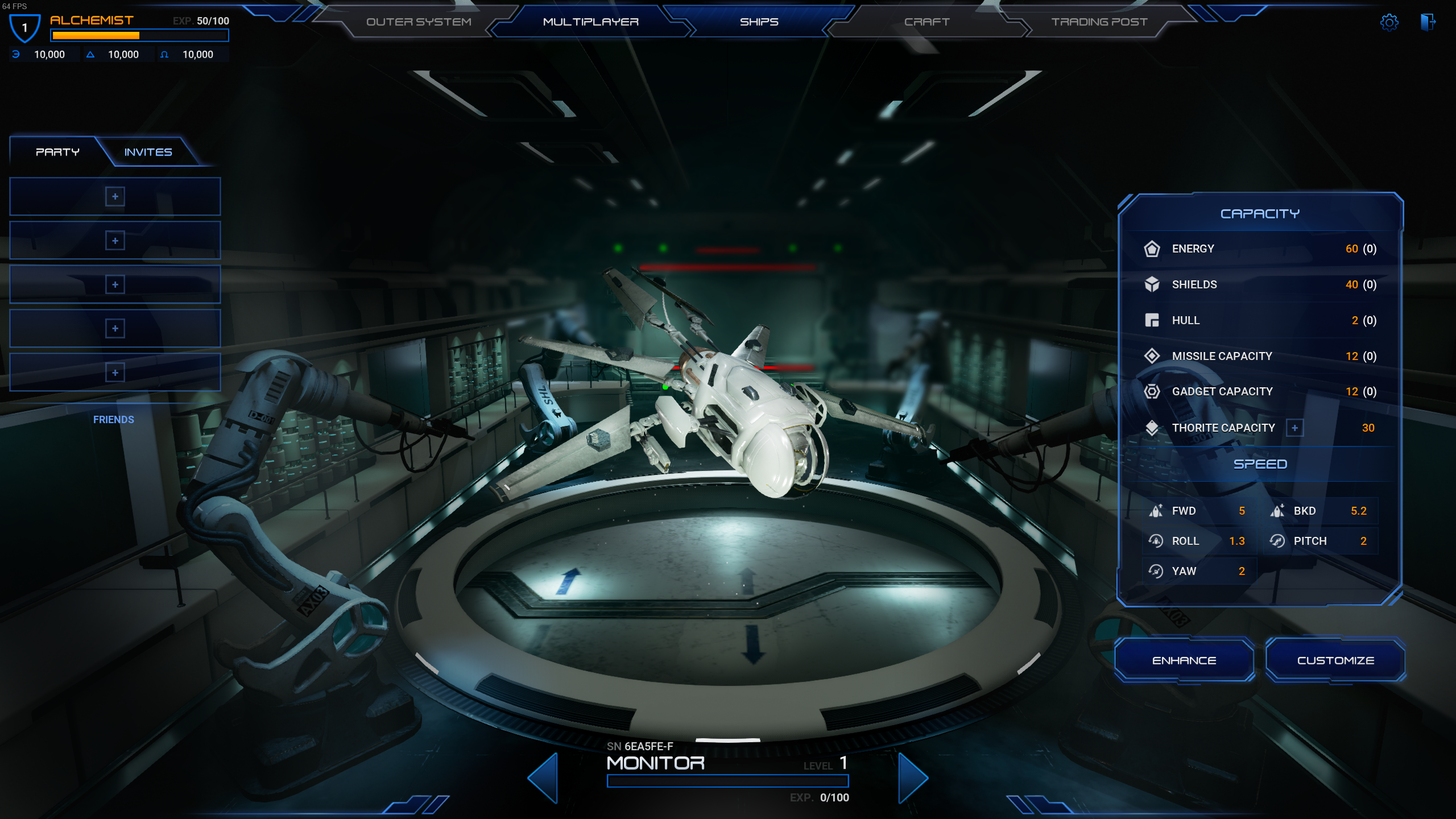The height and width of the screenshot is (819, 1456).
Task: Click the Gadget Capacity icon
Action: pyautogui.click(x=1153, y=392)
